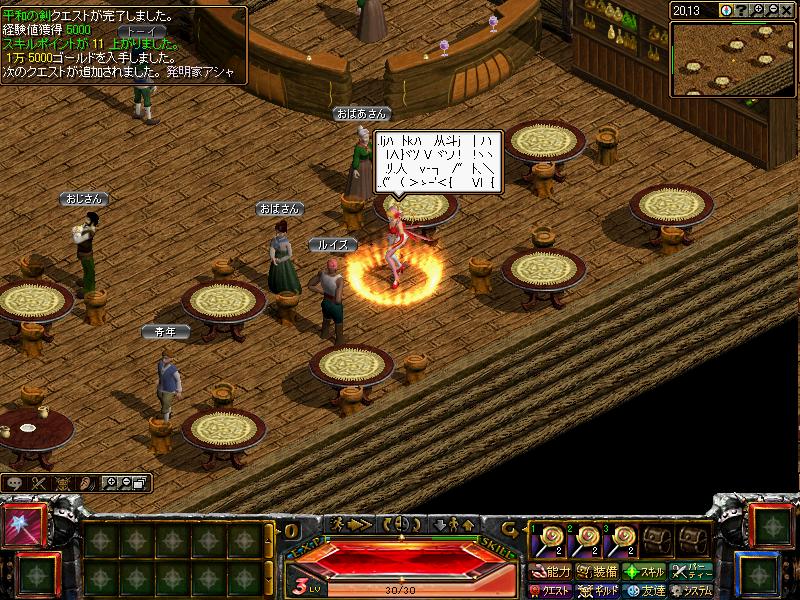Click the ear whisper icon

[x=86, y=483]
